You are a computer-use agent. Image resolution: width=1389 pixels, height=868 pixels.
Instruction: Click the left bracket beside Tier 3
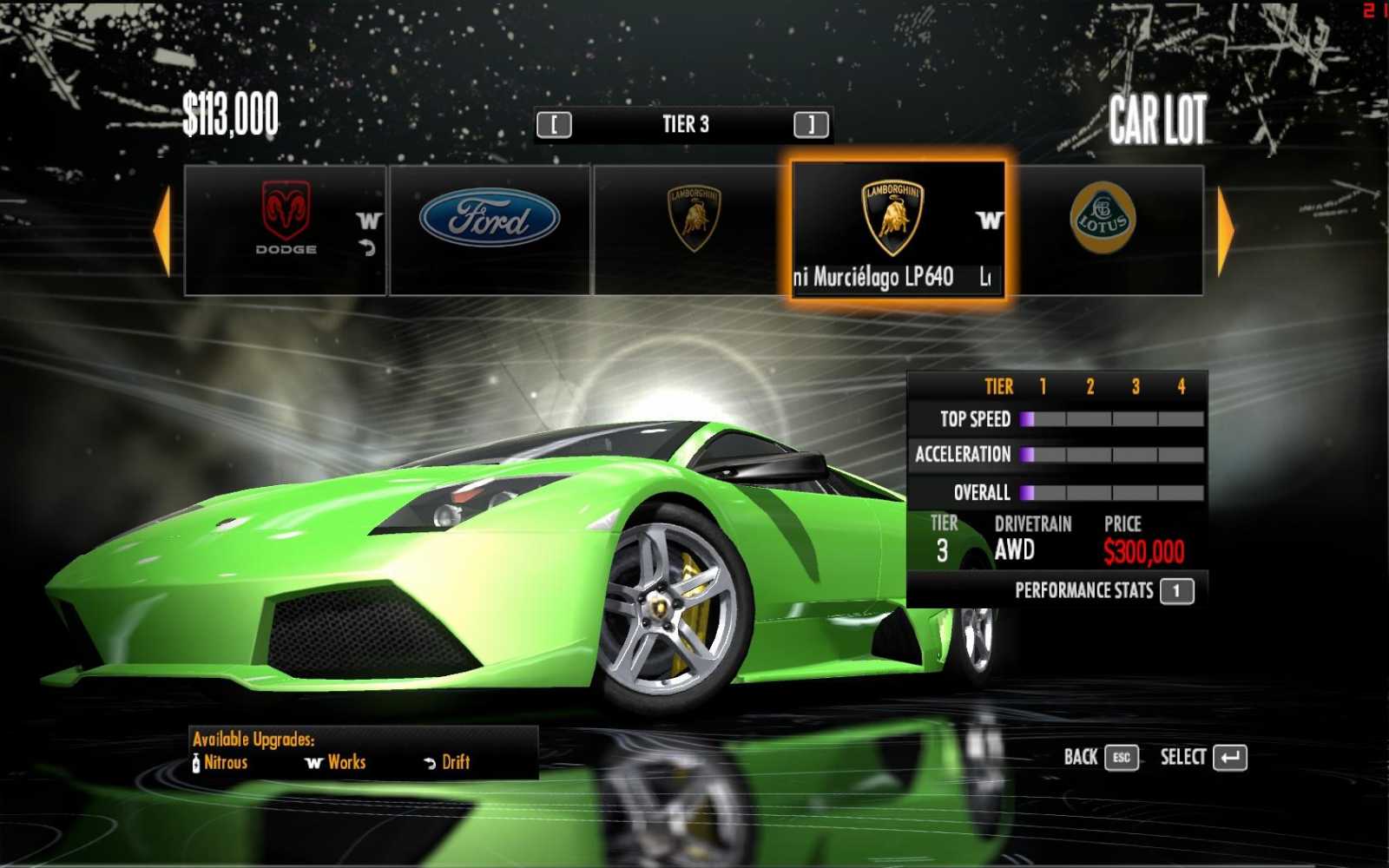(555, 124)
